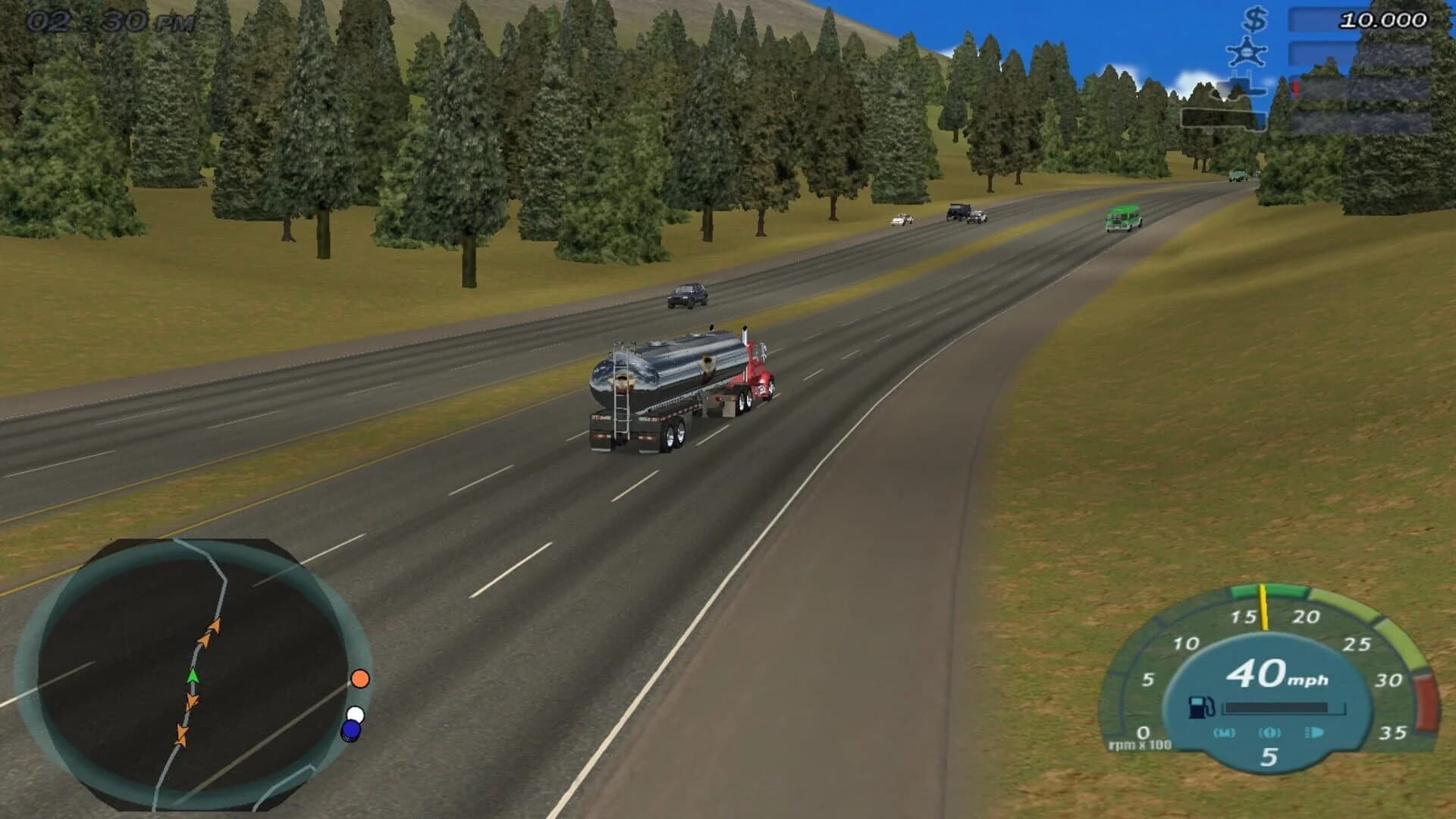
Task: Click the fuel pump icon on the dashboard
Action: pyautogui.click(x=1200, y=708)
